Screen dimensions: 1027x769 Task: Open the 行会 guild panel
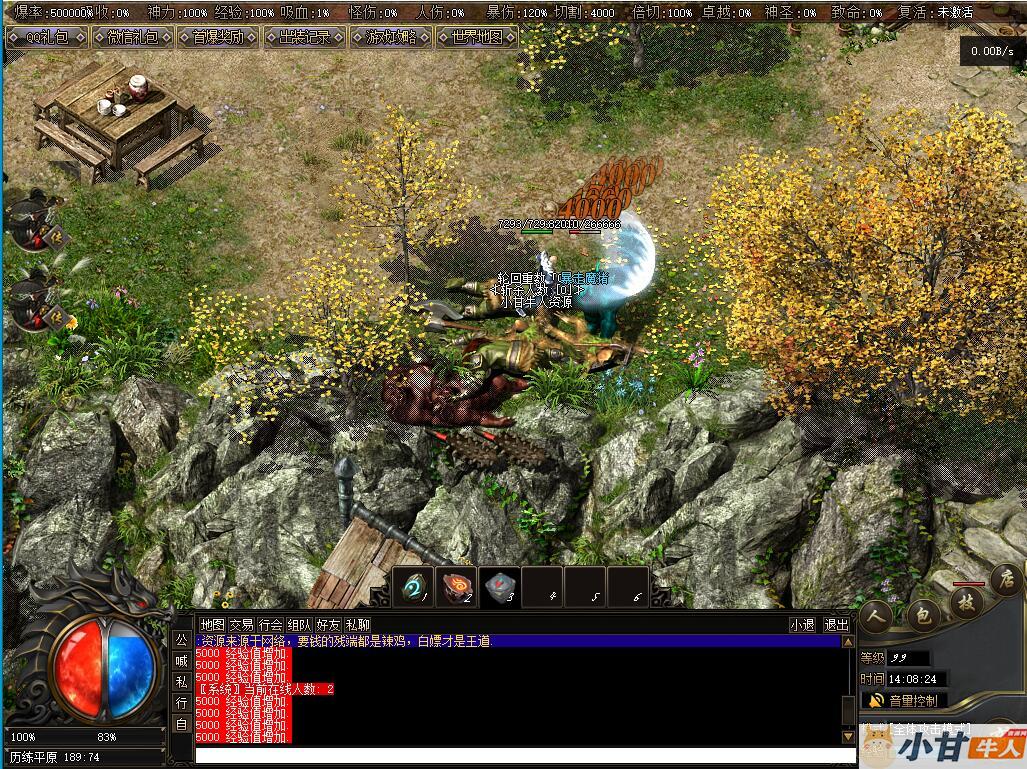[x=270, y=625]
